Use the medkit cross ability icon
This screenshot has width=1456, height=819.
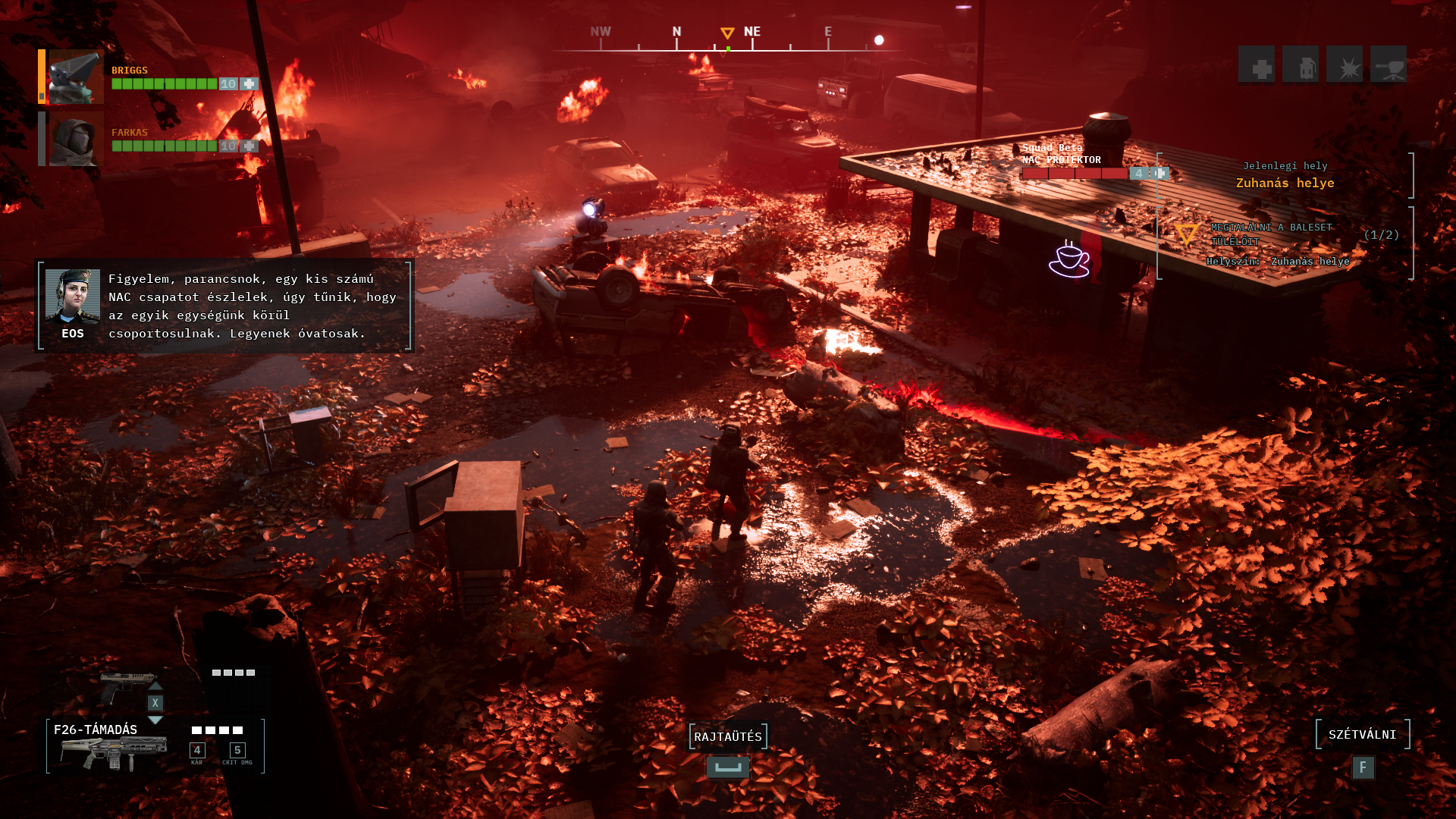click(1257, 64)
